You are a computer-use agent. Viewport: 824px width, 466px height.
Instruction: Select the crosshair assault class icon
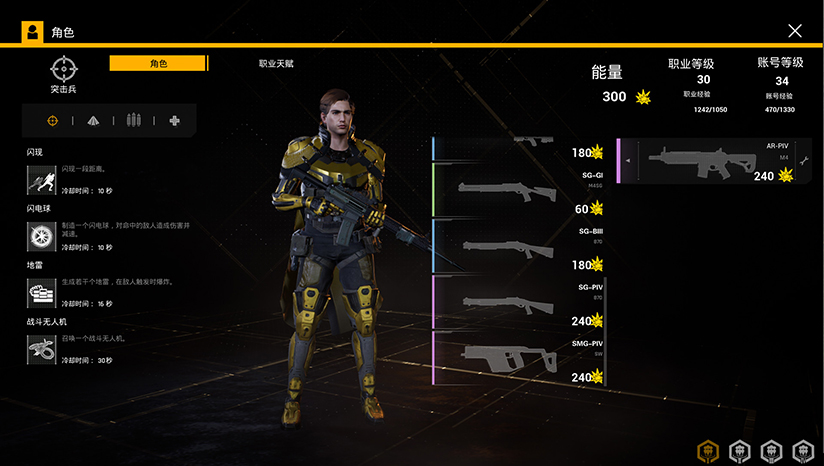point(52,121)
